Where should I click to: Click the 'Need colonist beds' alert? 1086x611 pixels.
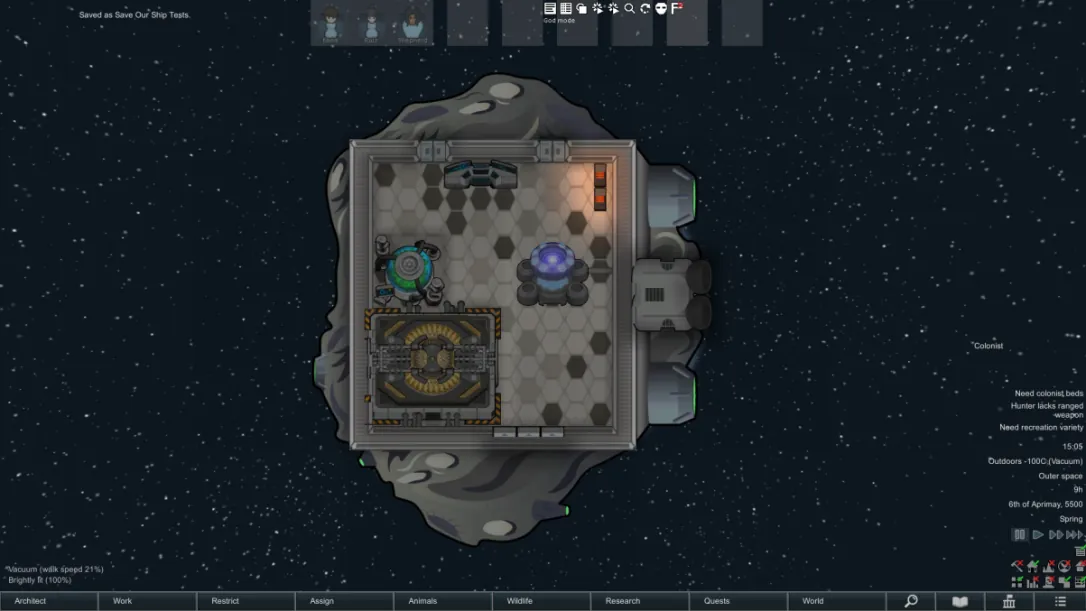1049,393
